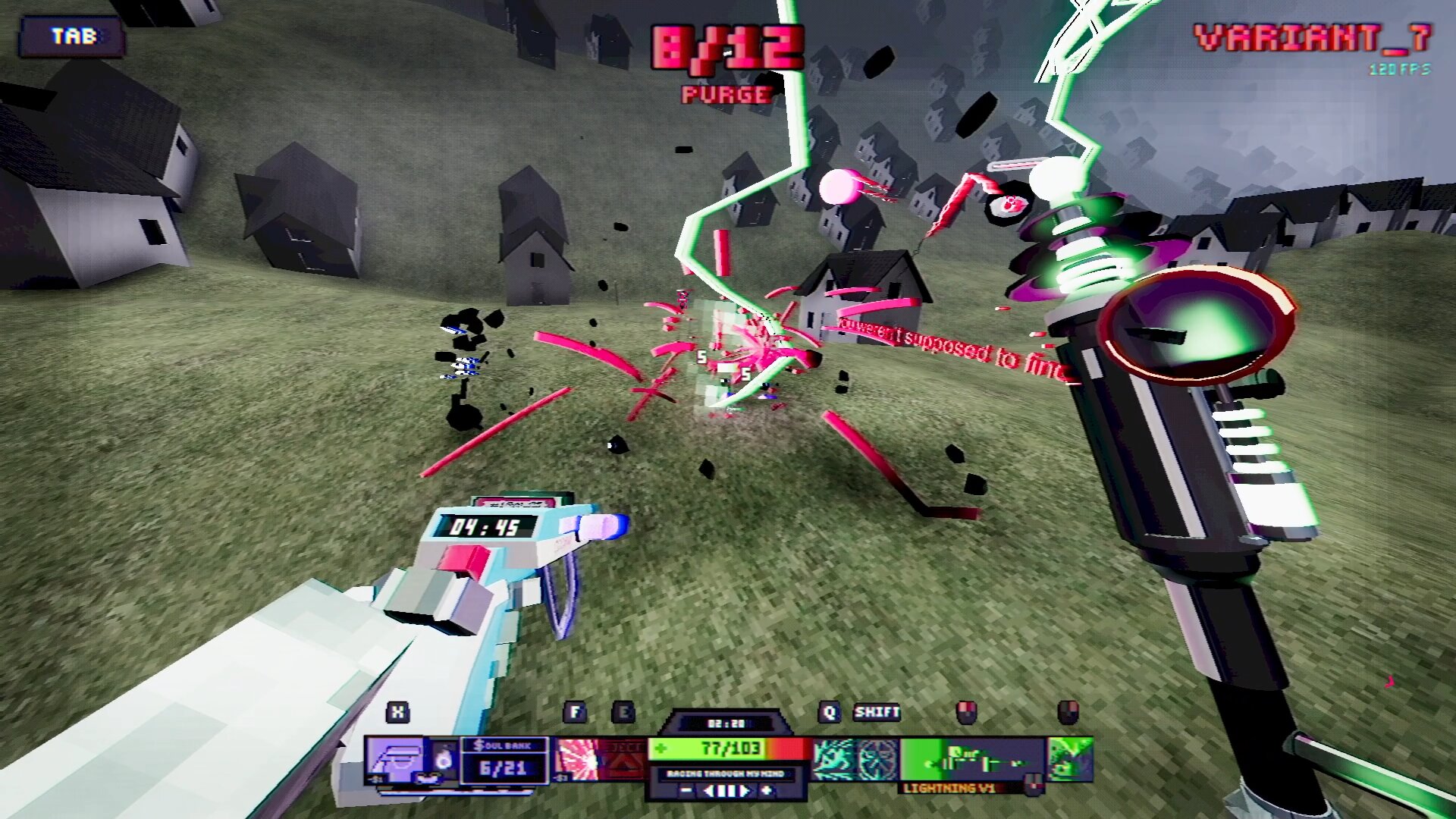Toggle the Q ability keybind slot
This screenshot has width=1456, height=819.
click(830, 713)
